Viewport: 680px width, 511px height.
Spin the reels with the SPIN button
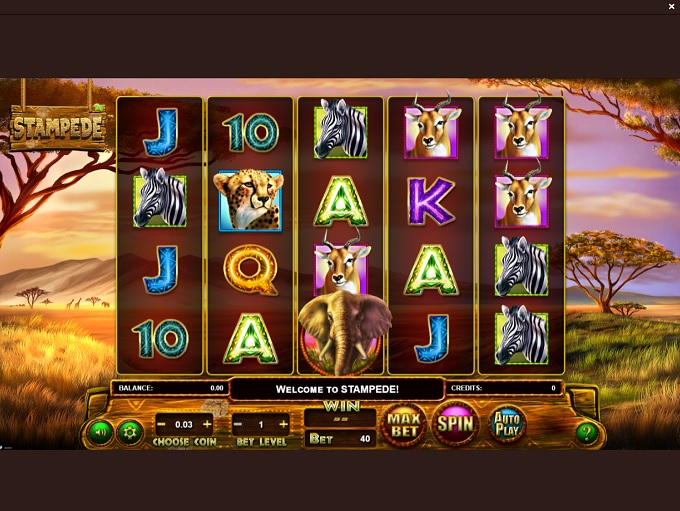[455, 423]
